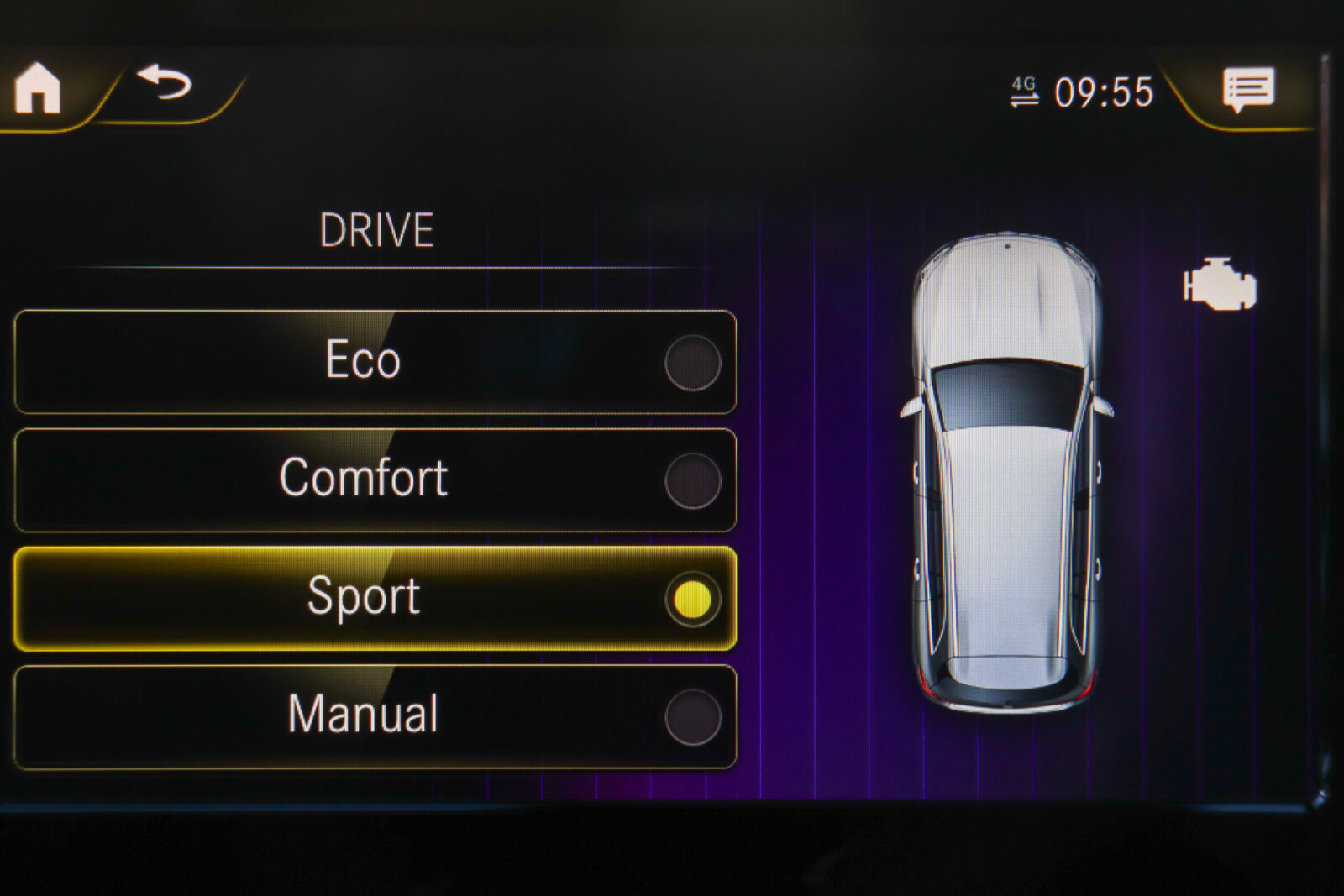Viewport: 1344px width, 896px height.
Task: Choose Comfort drive mode
Action: 375,480
